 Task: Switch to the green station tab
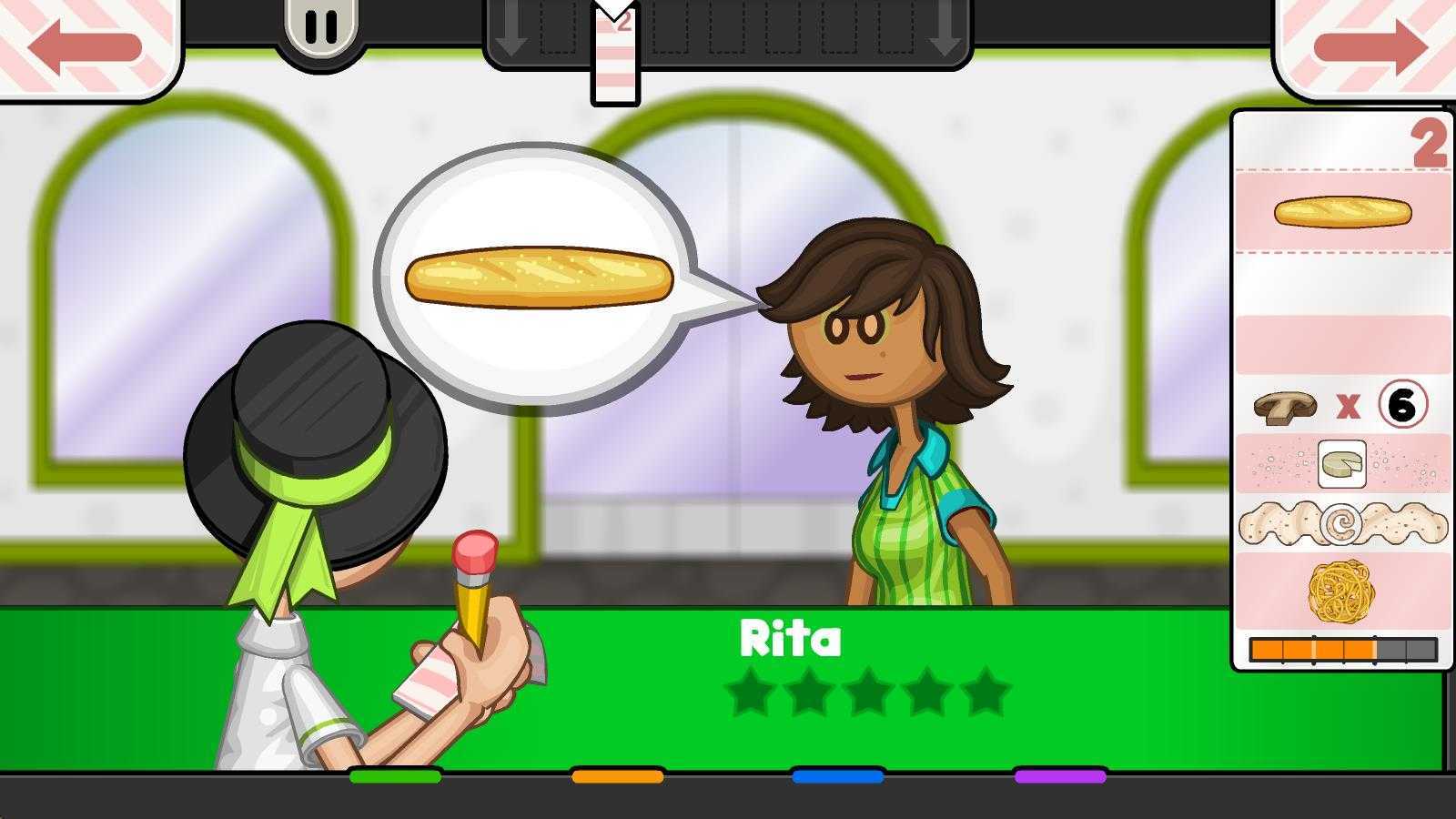[395, 776]
